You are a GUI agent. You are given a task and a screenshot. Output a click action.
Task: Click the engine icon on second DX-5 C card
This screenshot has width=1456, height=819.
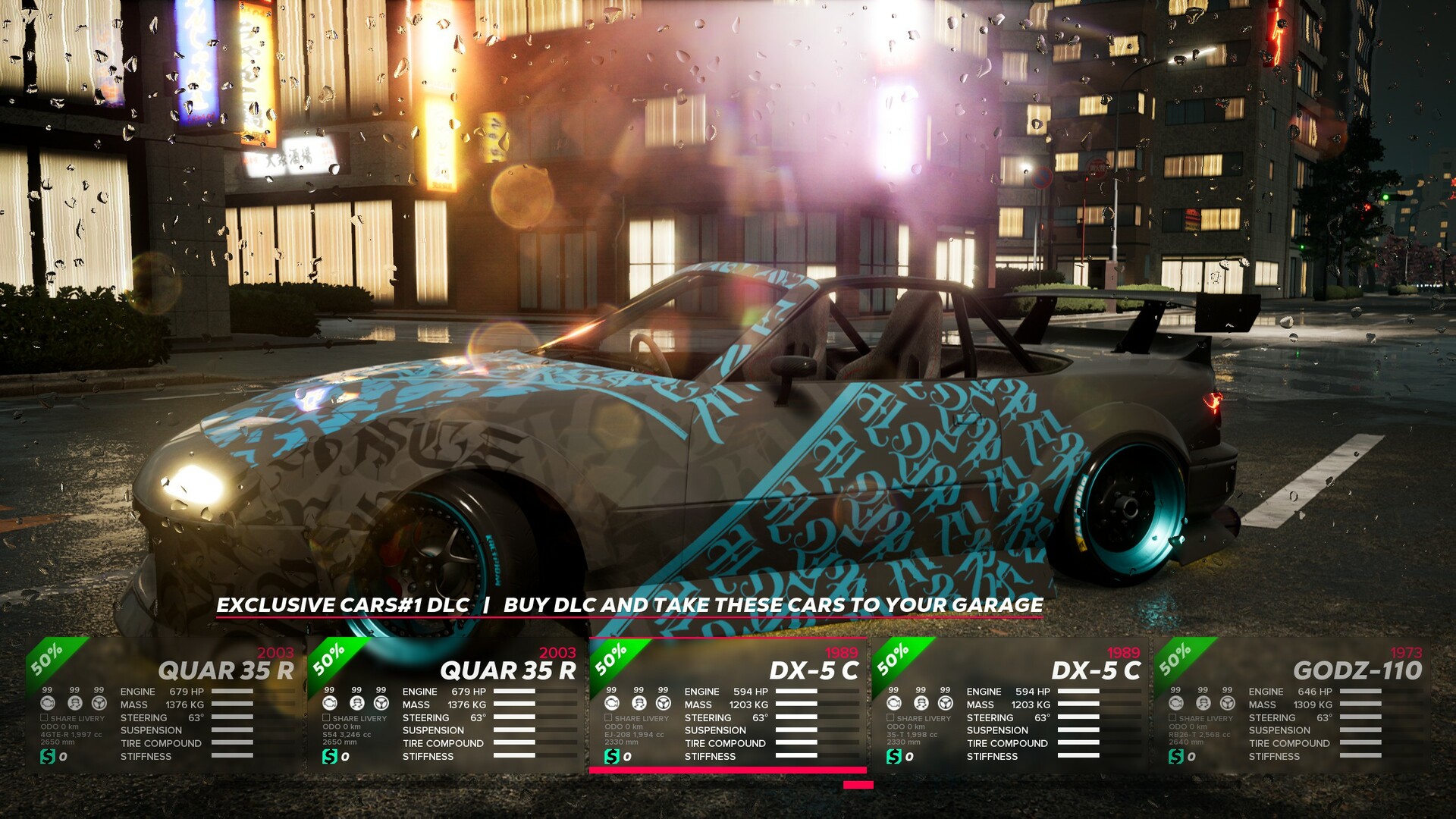click(893, 704)
